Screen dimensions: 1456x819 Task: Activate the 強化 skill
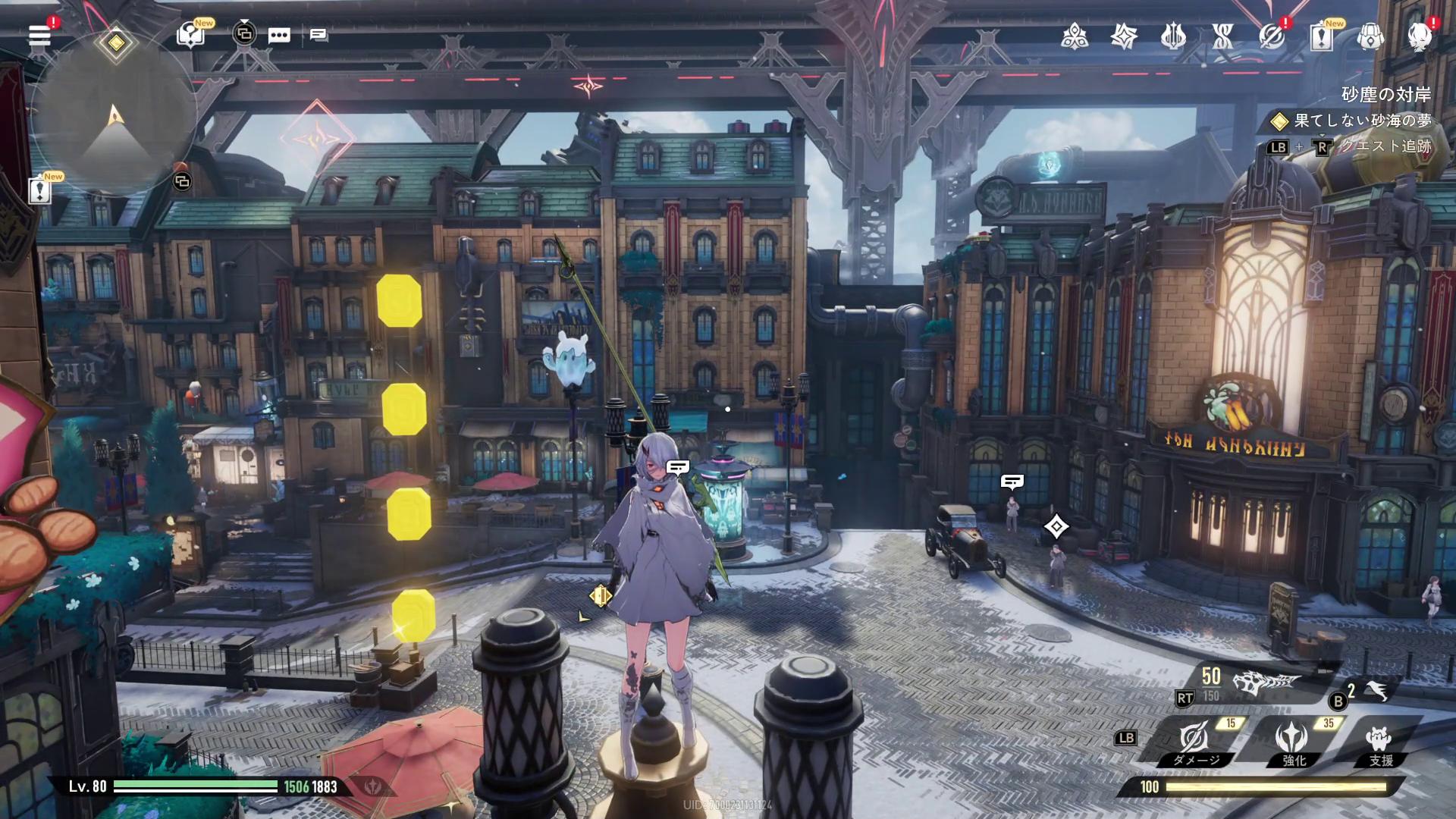1292,741
